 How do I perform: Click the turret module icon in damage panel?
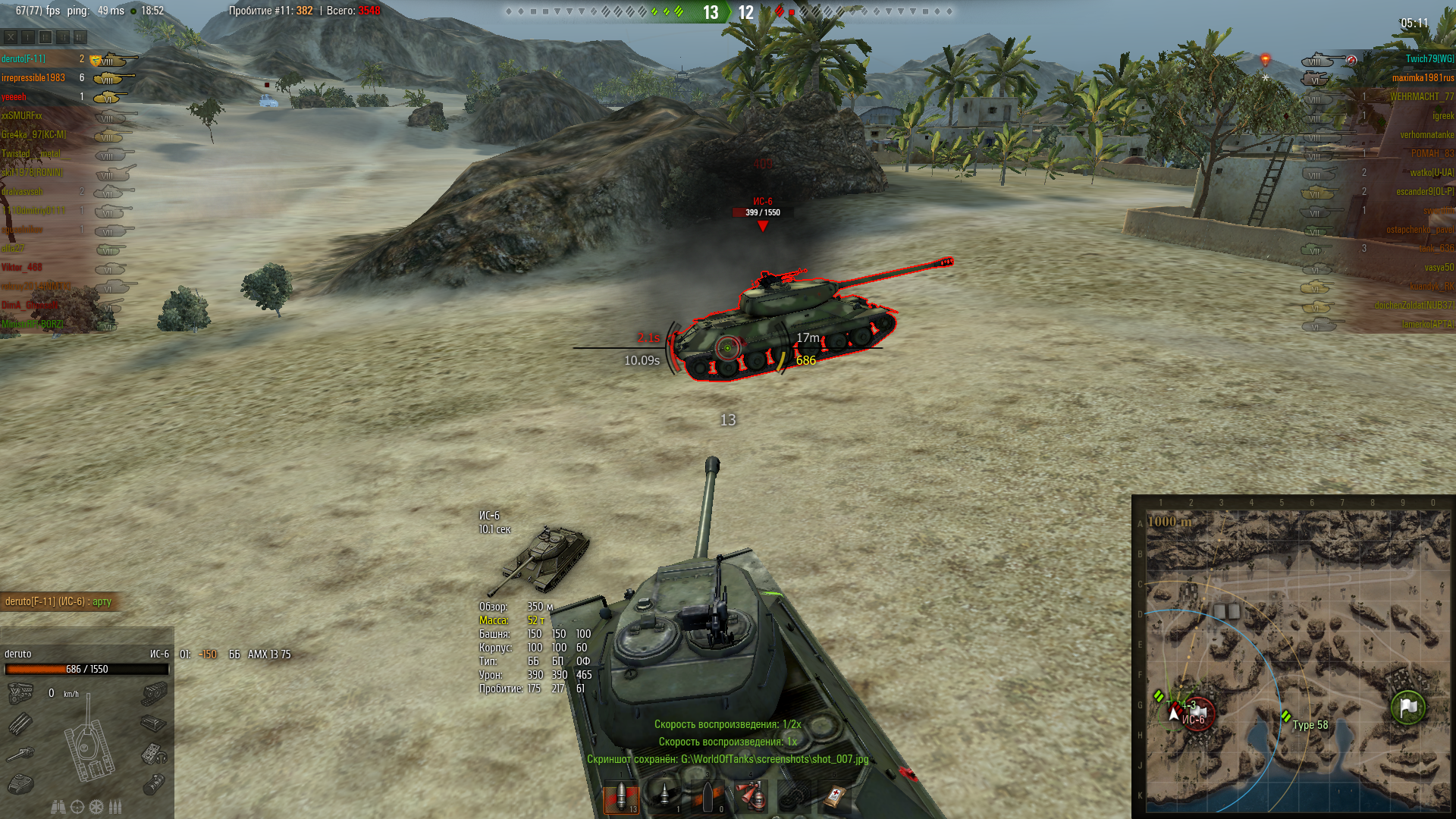tap(20, 783)
